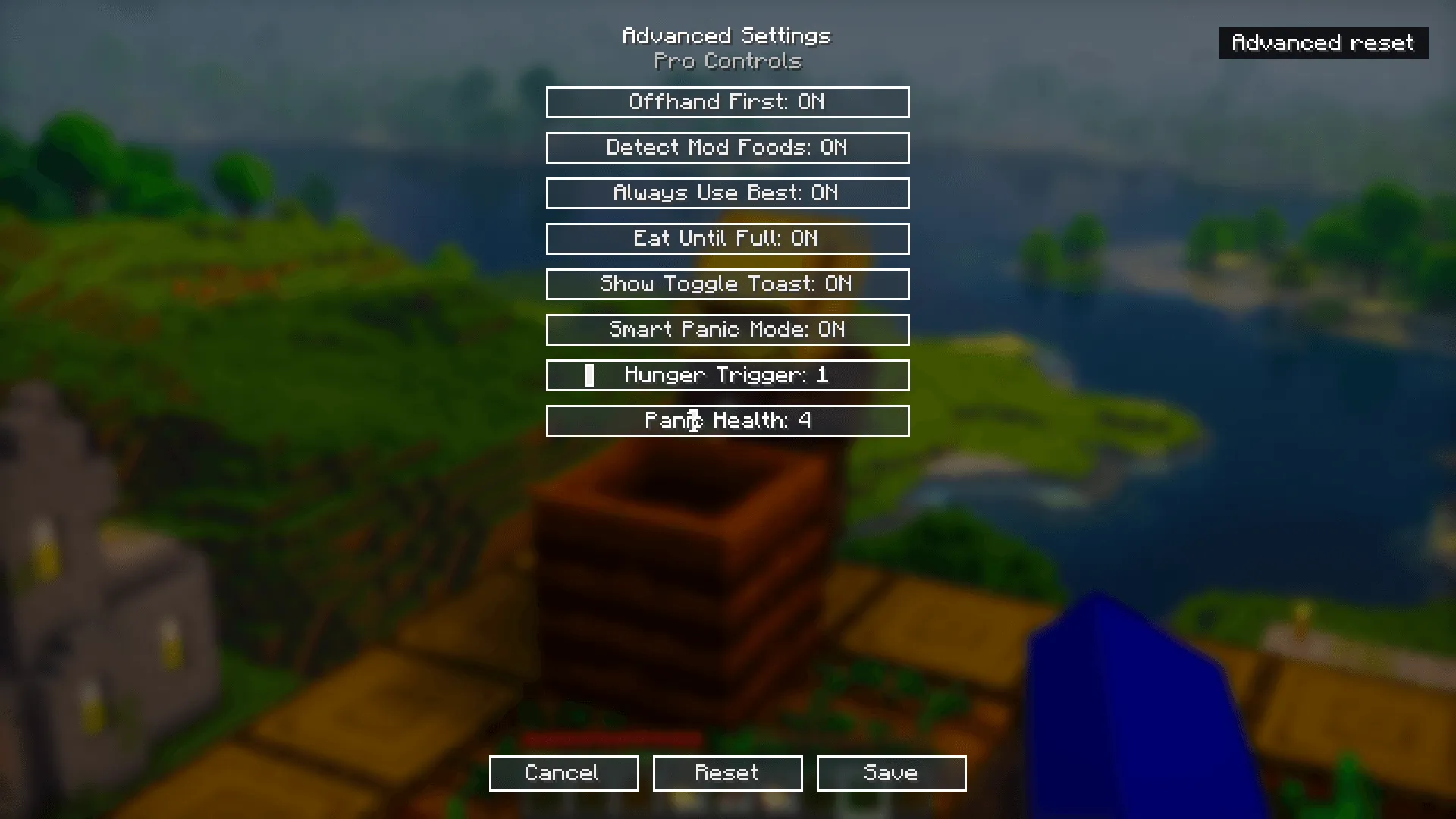Click the Panic Health control
This screenshot has height=819, width=1456.
727,420
